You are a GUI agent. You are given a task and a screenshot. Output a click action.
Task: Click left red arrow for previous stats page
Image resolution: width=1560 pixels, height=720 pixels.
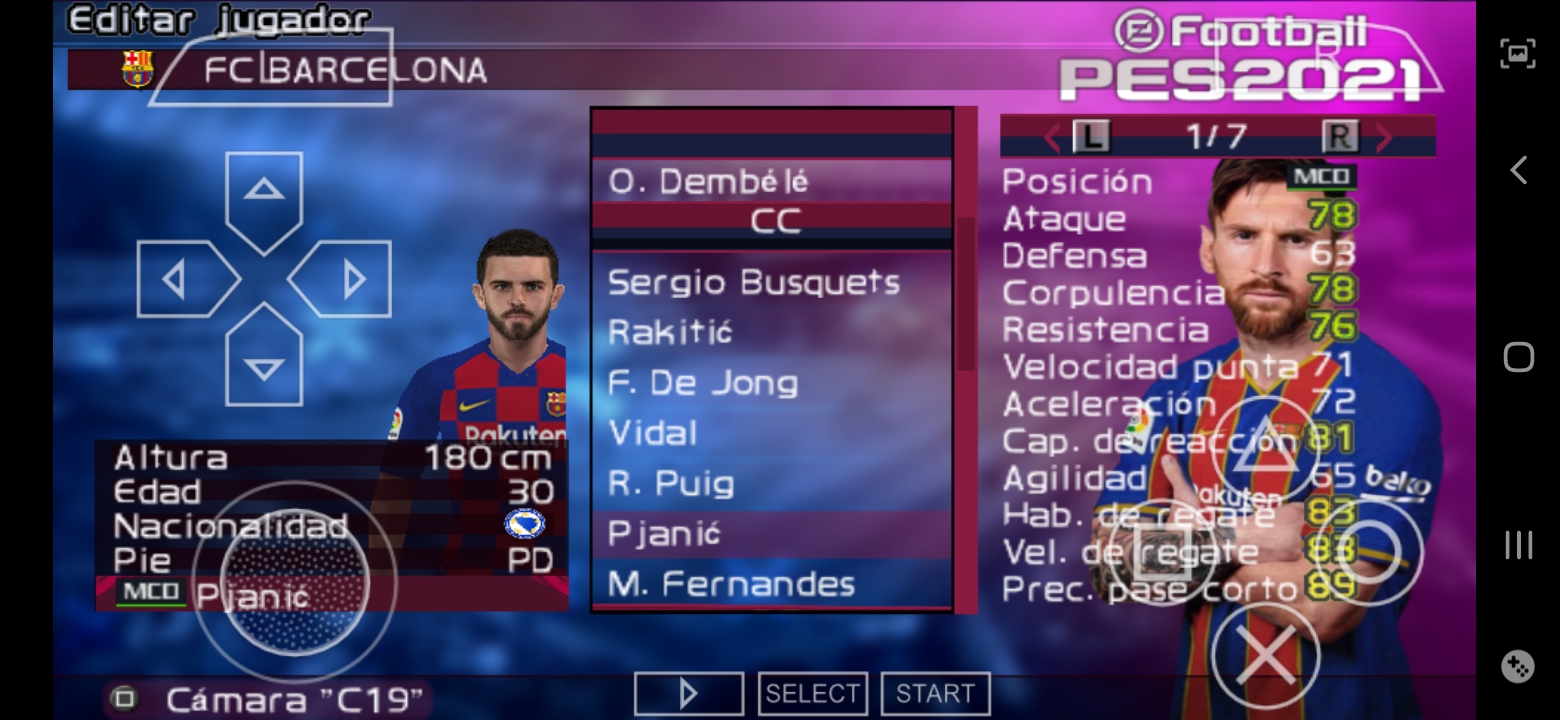pos(1050,137)
